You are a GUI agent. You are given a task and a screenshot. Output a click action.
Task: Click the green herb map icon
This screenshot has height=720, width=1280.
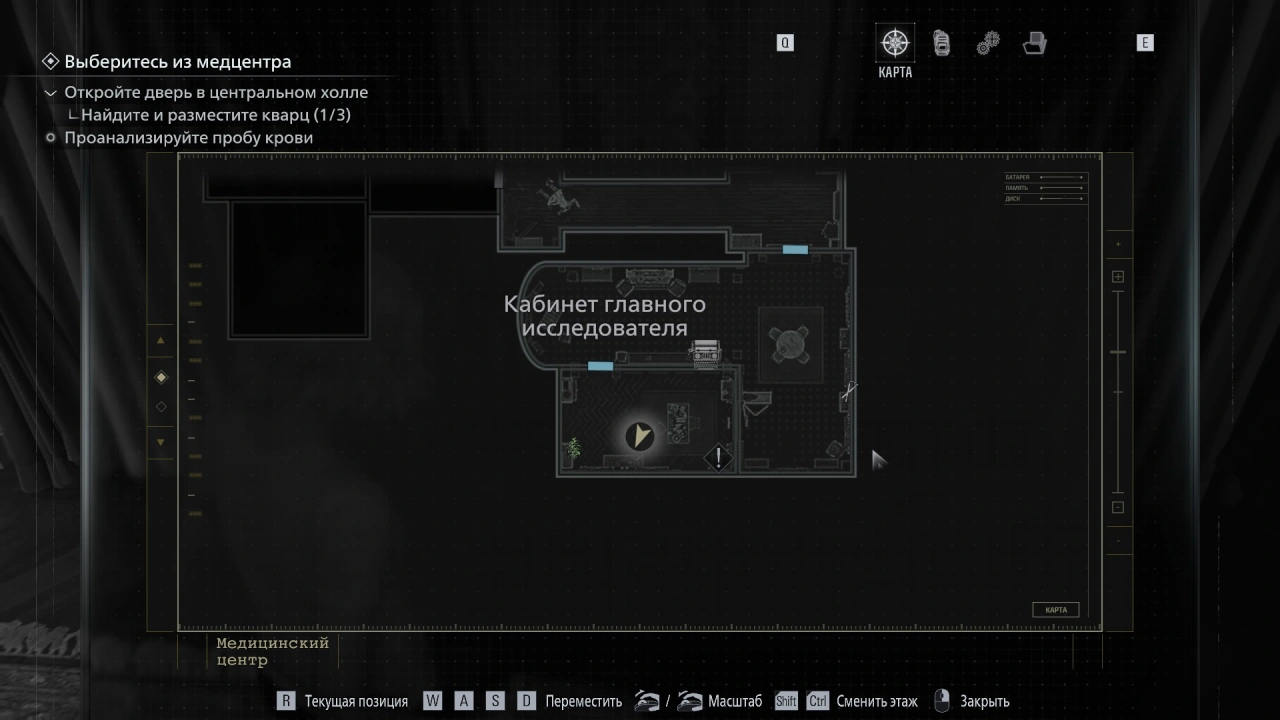click(574, 448)
